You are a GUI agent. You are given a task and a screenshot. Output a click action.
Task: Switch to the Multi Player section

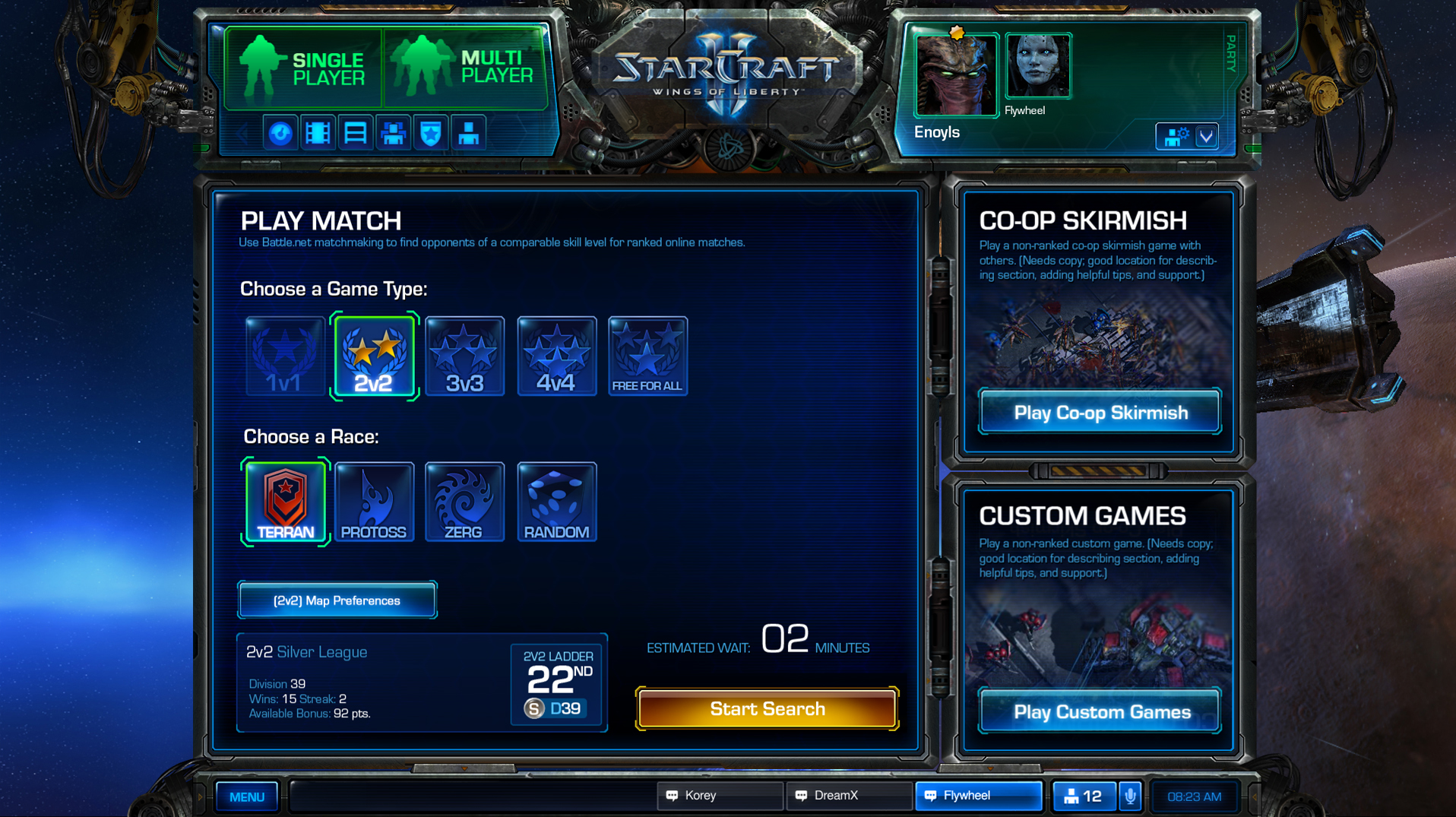(465, 68)
